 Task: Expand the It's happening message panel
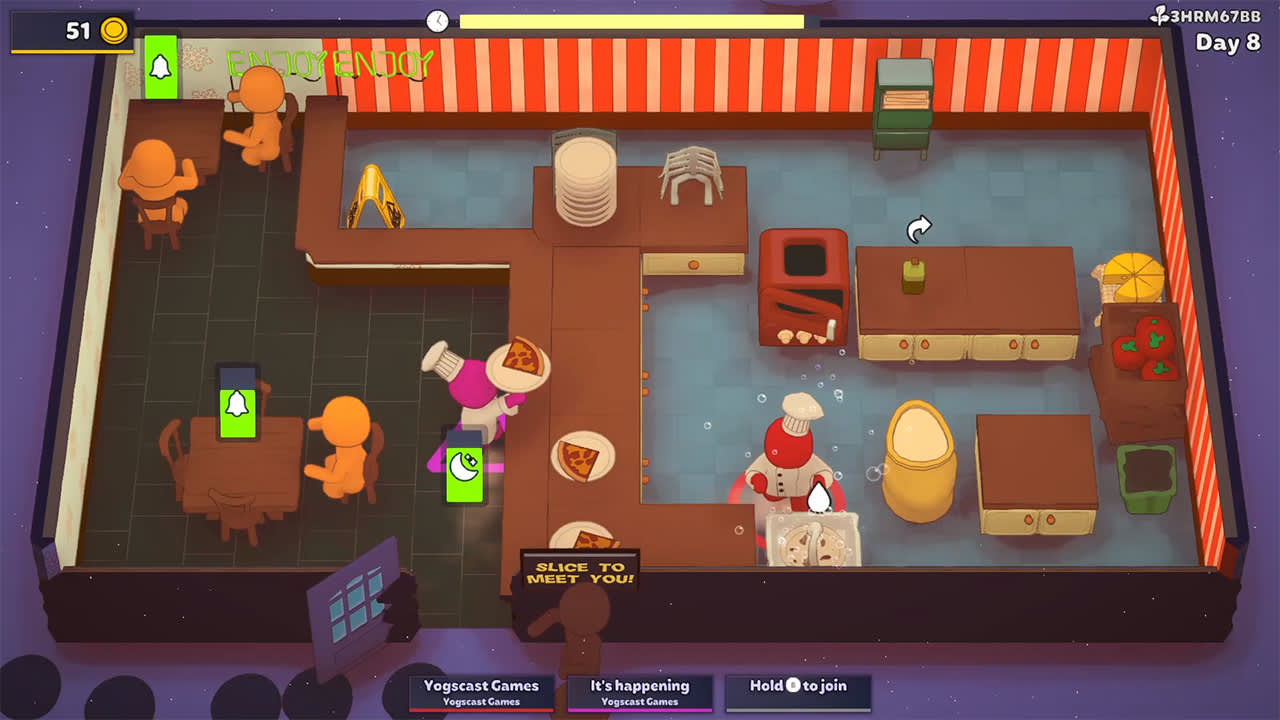point(639,688)
